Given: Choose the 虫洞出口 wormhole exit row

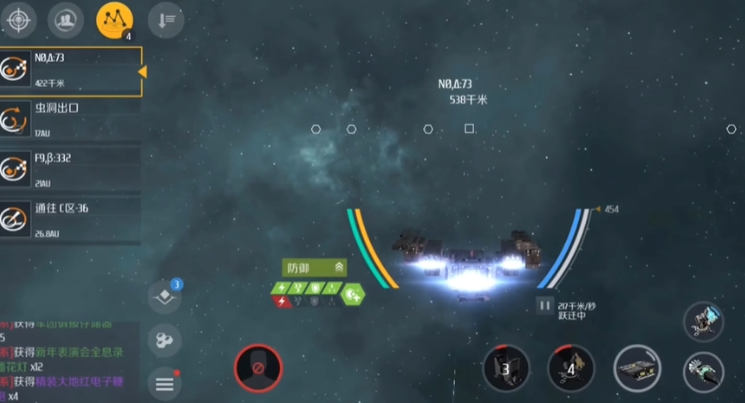Looking at the screenshot, I should tap(70, 118).
